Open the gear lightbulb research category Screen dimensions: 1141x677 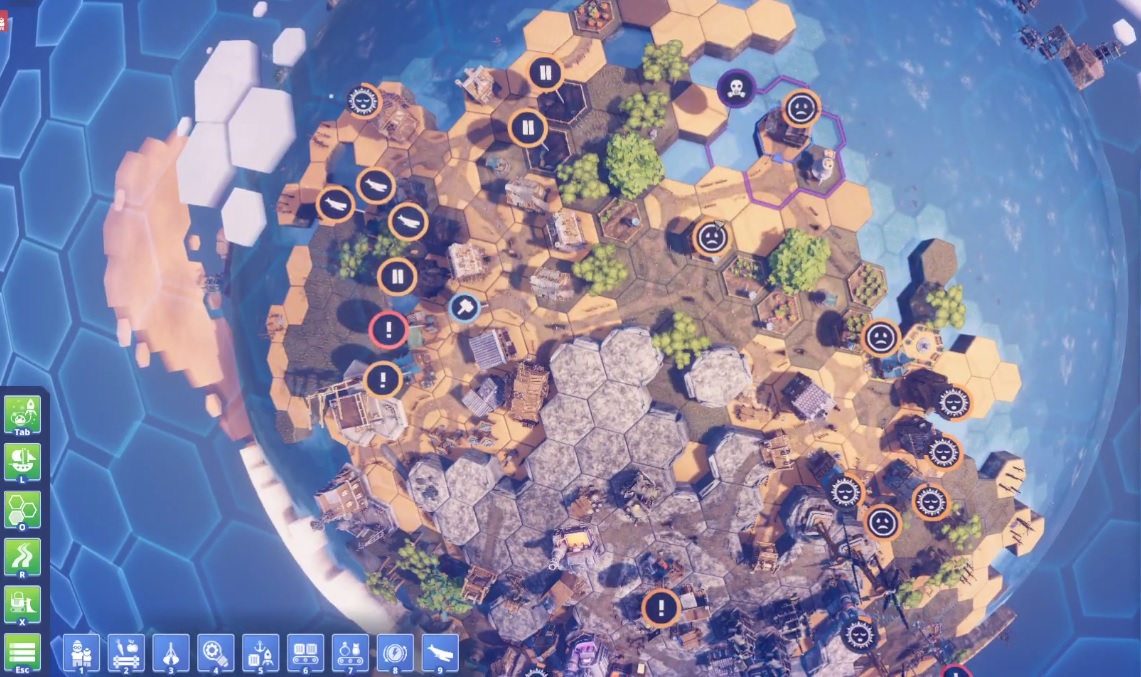[x=216, y=652]
